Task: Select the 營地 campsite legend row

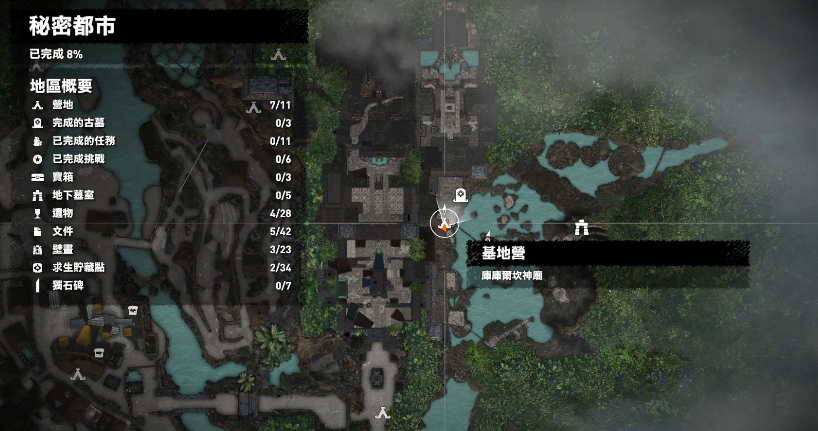Action: [150, 105]
